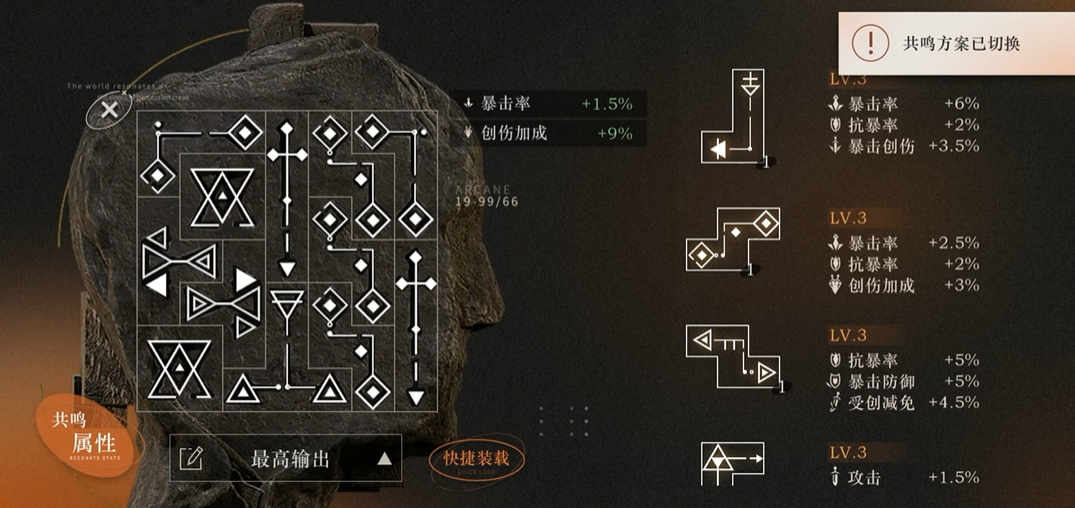Click the 快捷装载 quick load button

point(477,459)
